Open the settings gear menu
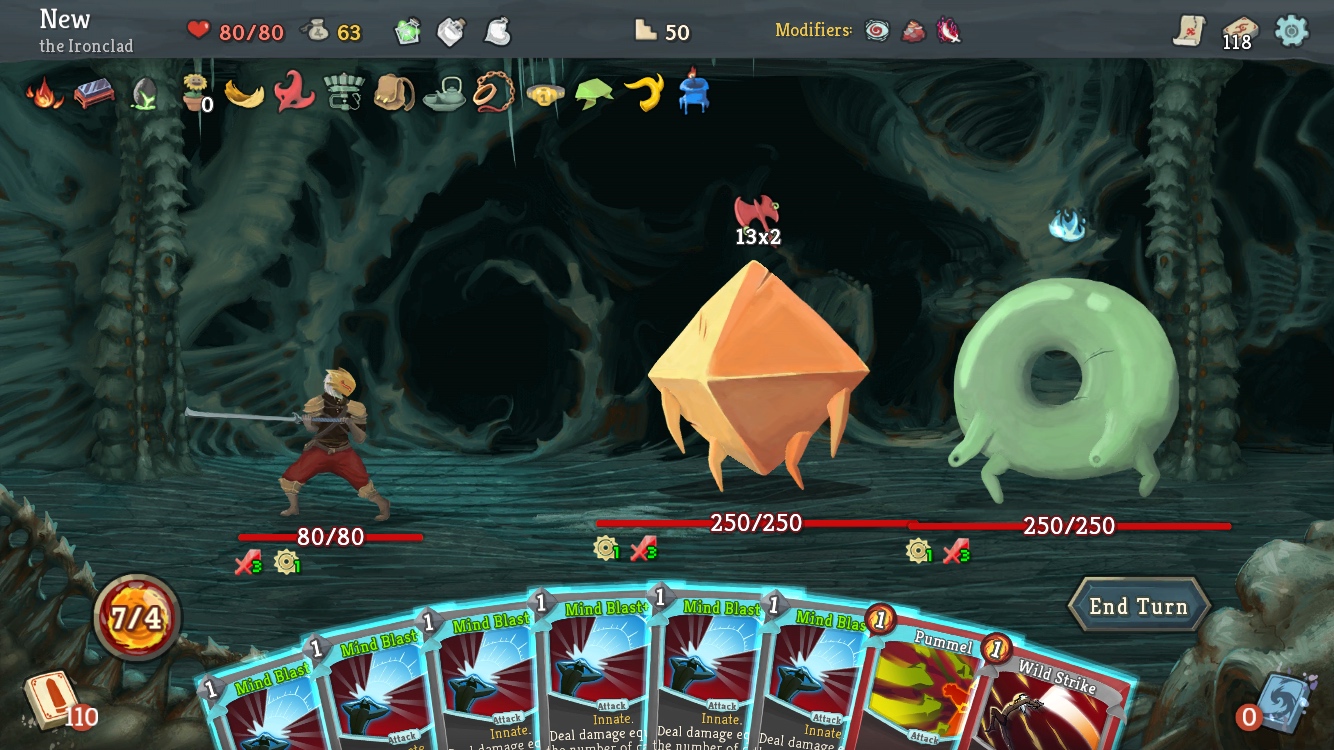The image size is (1334, 750). tap(1291, 31)
